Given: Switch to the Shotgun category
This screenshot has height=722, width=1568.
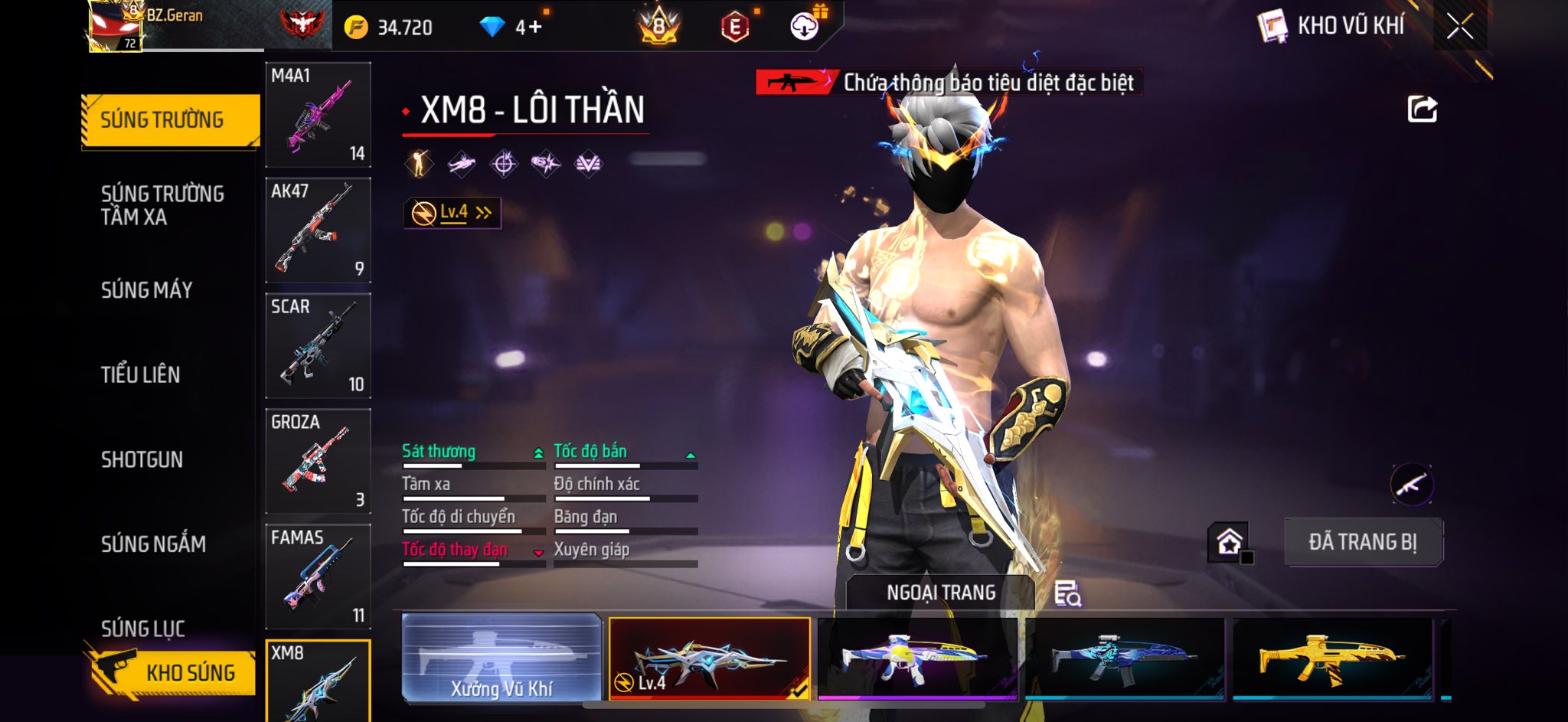Looking at the screenshot, I should [x=142, y=459].
